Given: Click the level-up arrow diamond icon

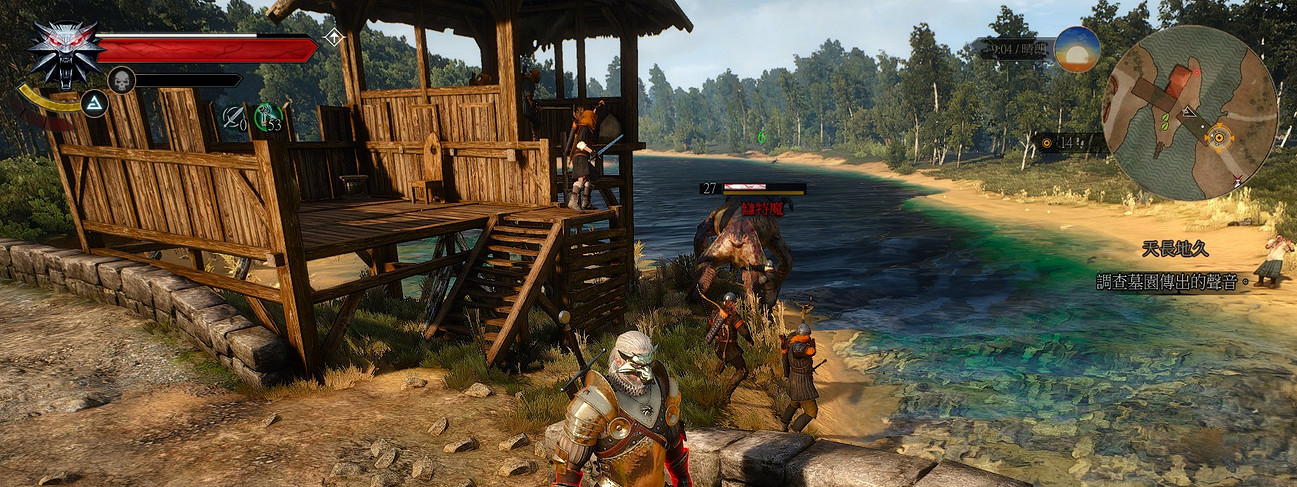Looking at the screenshot, I should [x=333, y=38].
